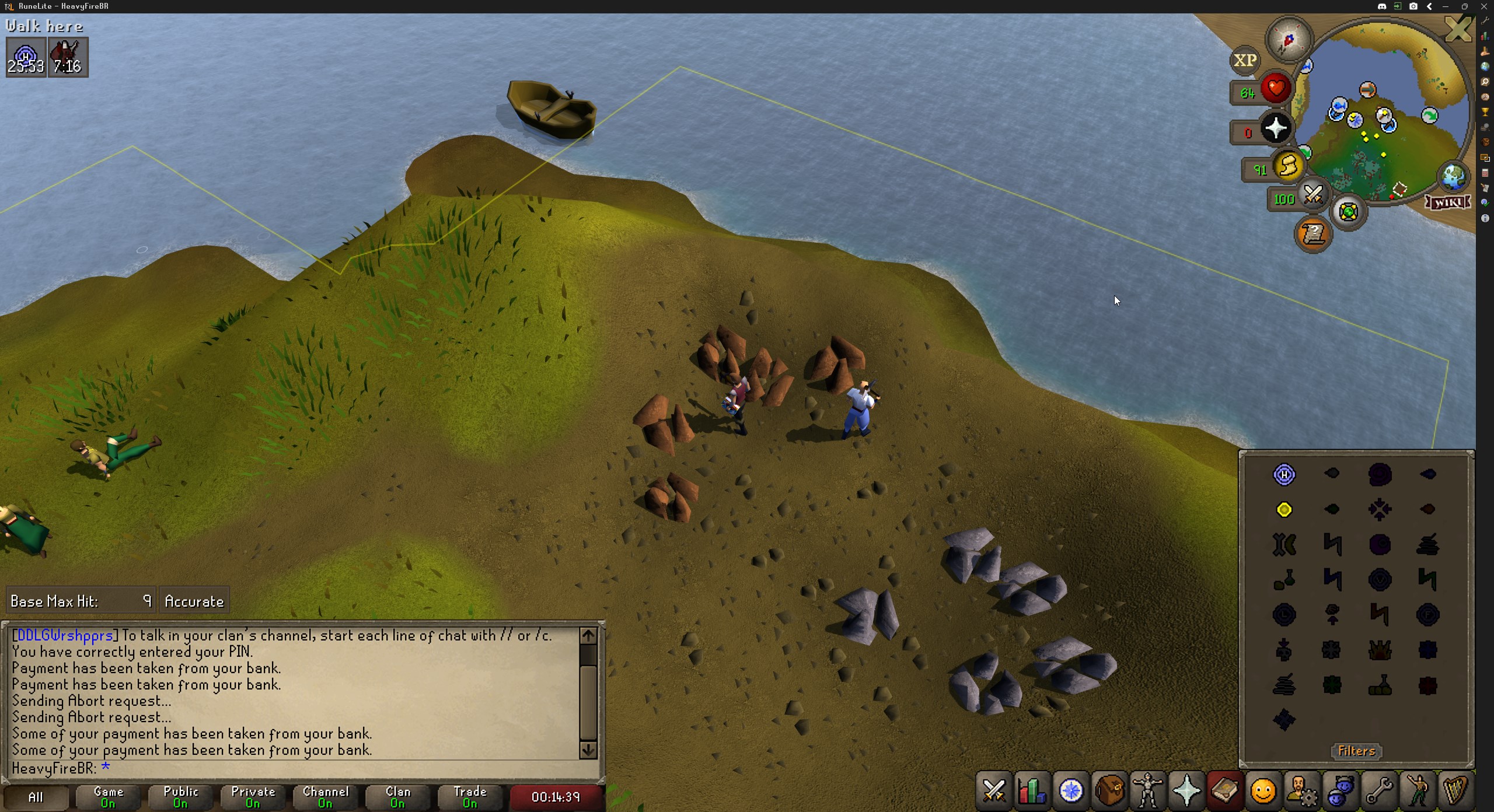Screen dimensions: 1494x812
Task: Select the yellow octagon spell icon
Action: tap(1284, 510)
